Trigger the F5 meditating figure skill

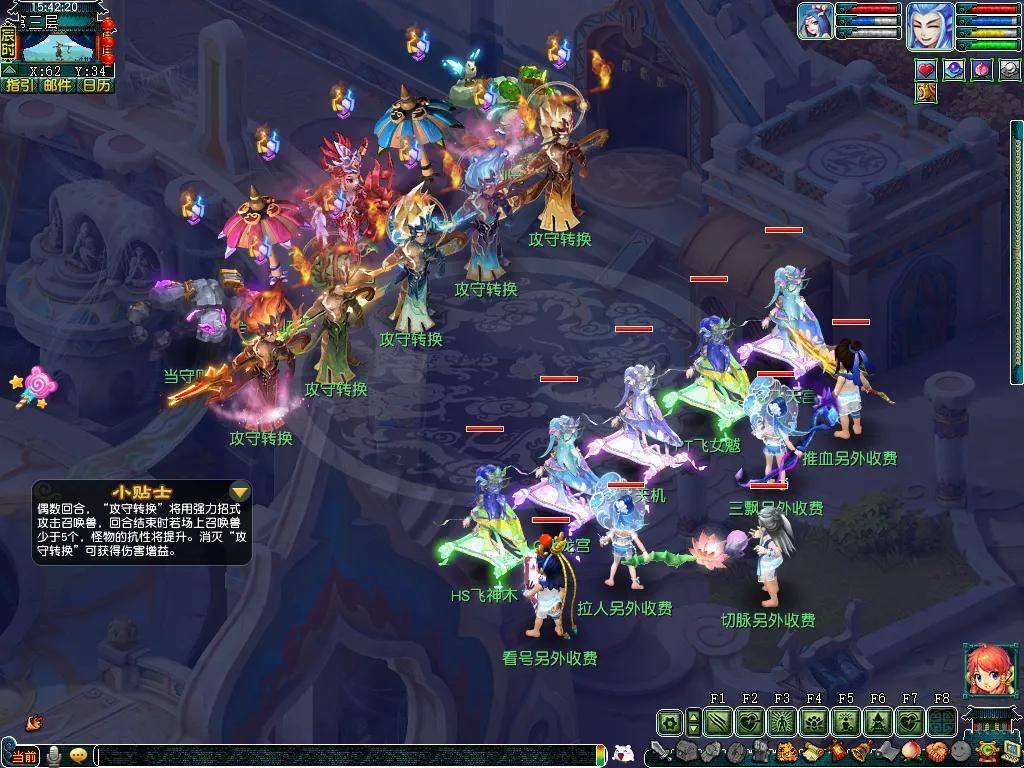(x=845, y=721)
